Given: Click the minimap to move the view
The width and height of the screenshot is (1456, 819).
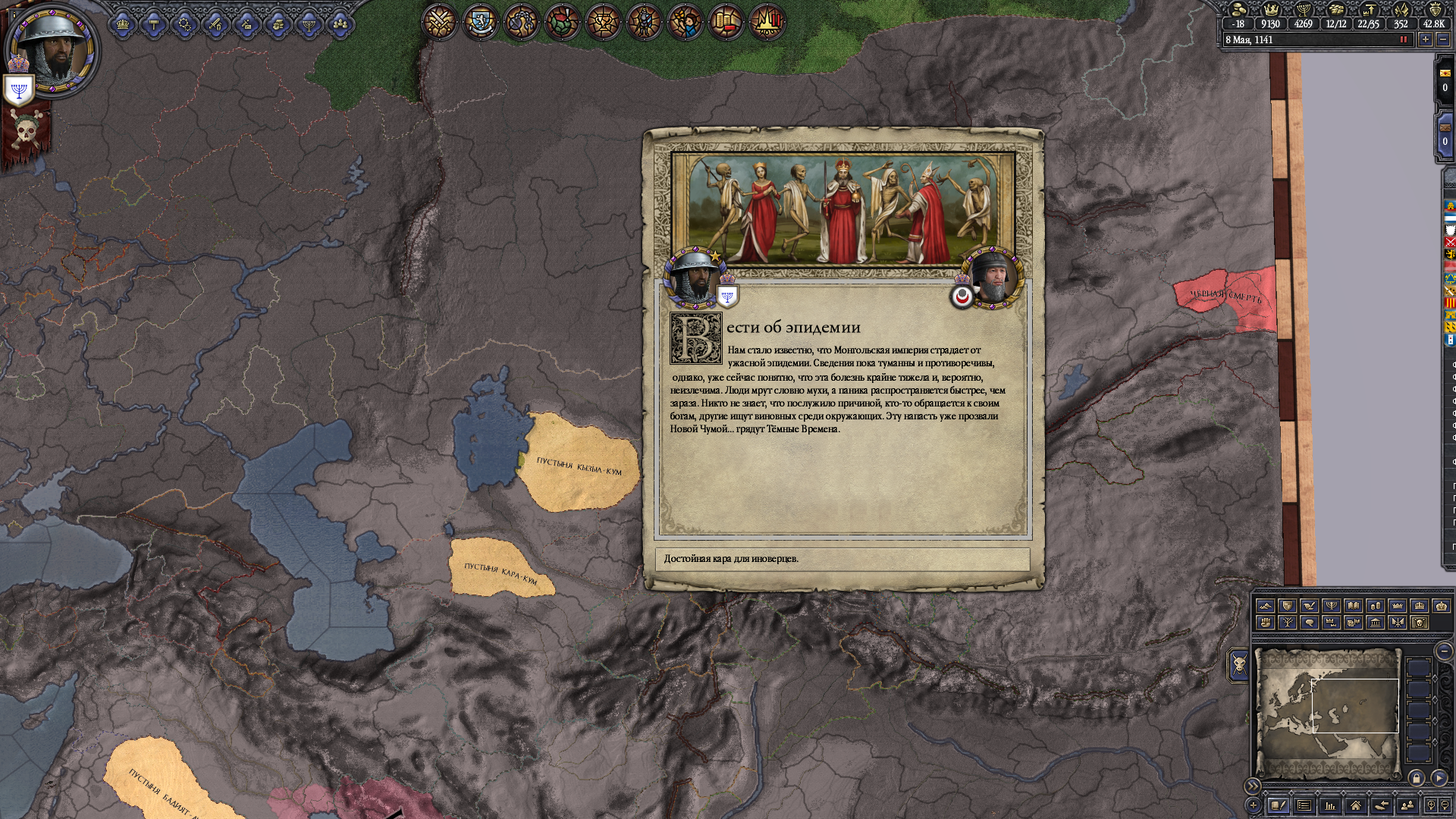Looking at the screenshot, I should 1327,713.
